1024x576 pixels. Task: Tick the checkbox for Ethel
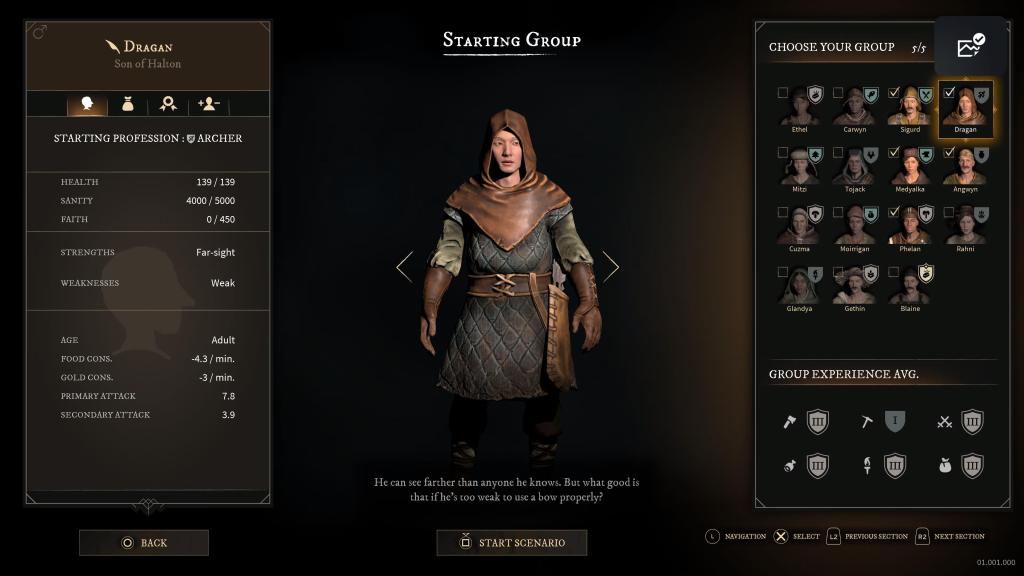pos(783,93)
